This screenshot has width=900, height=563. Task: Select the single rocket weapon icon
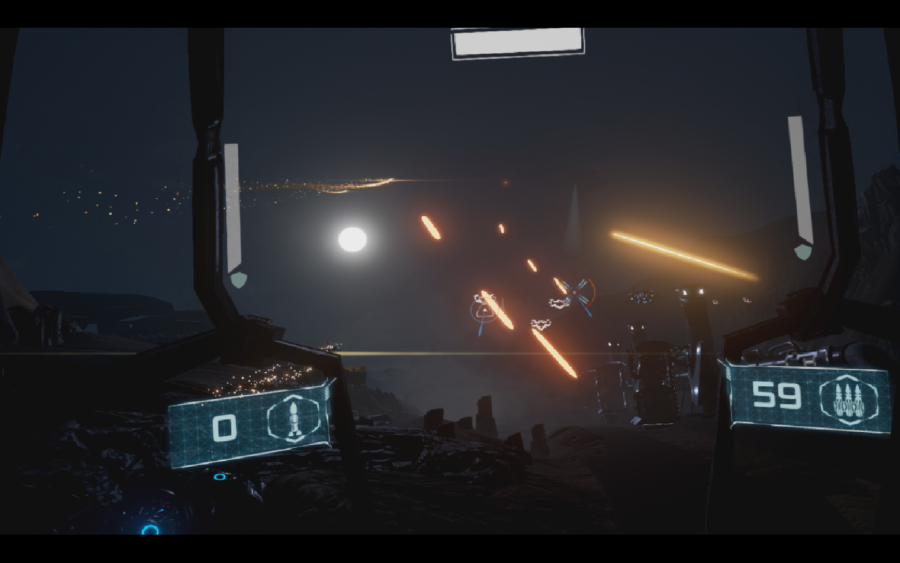click(294, 420)
